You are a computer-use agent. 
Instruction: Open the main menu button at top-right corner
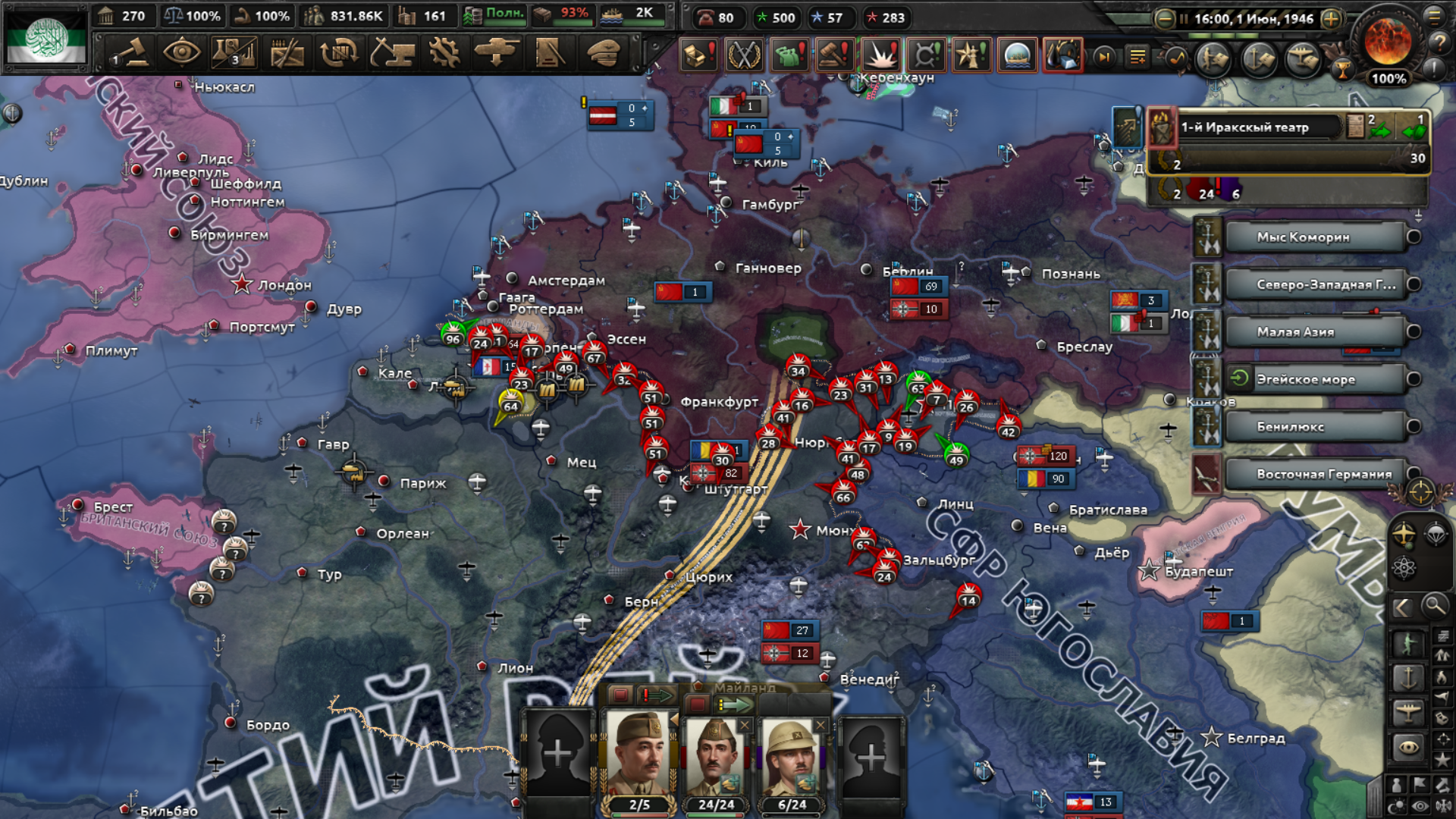1435,17
